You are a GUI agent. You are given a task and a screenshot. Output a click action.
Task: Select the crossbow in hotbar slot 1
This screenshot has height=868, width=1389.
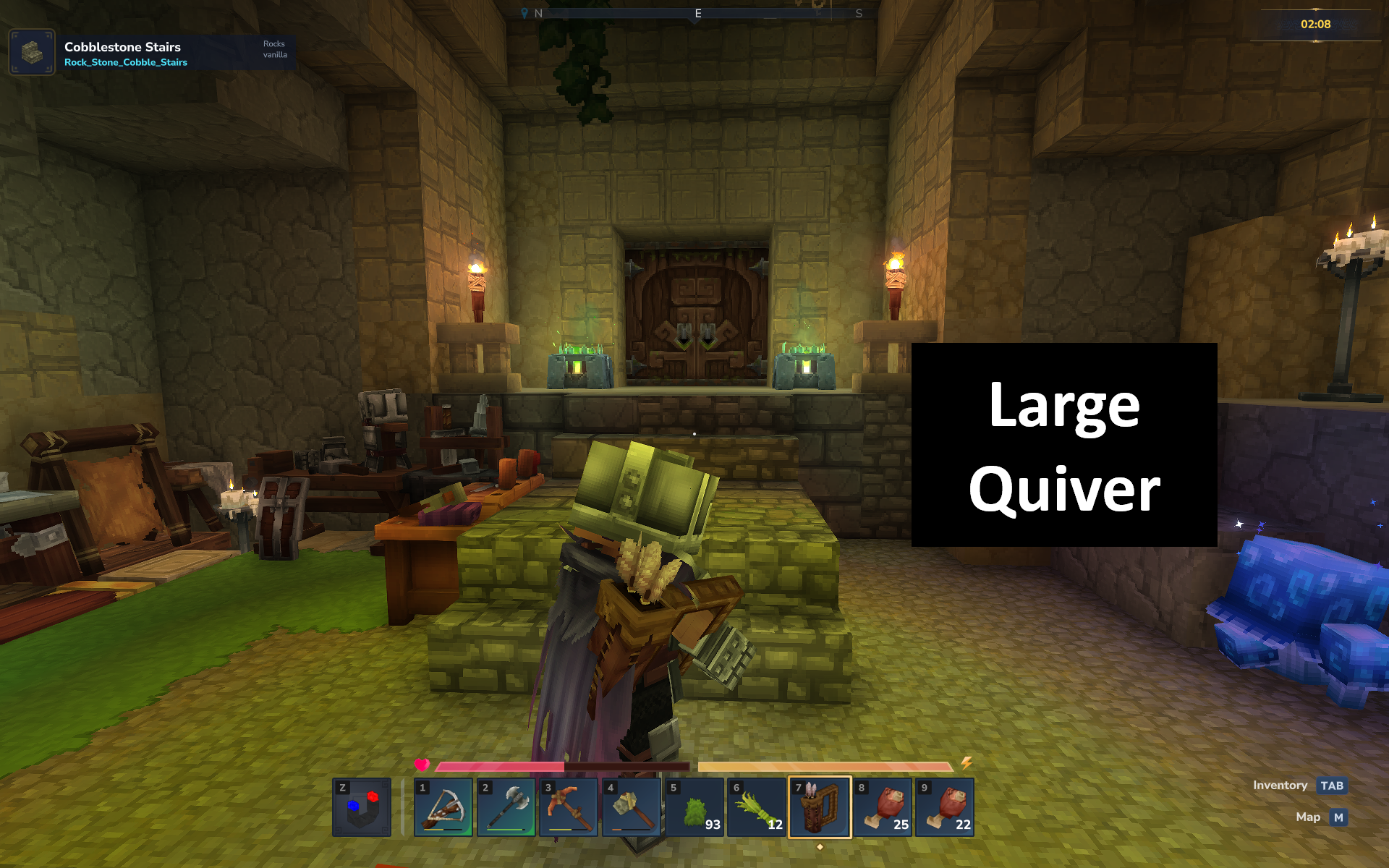443,807
